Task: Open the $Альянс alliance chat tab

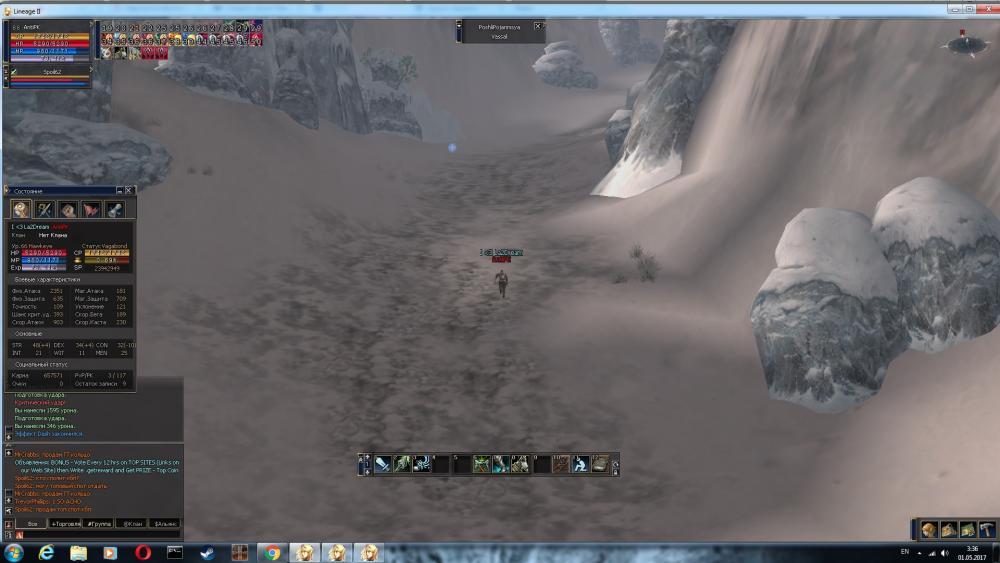Action: [x=165, y=523]
